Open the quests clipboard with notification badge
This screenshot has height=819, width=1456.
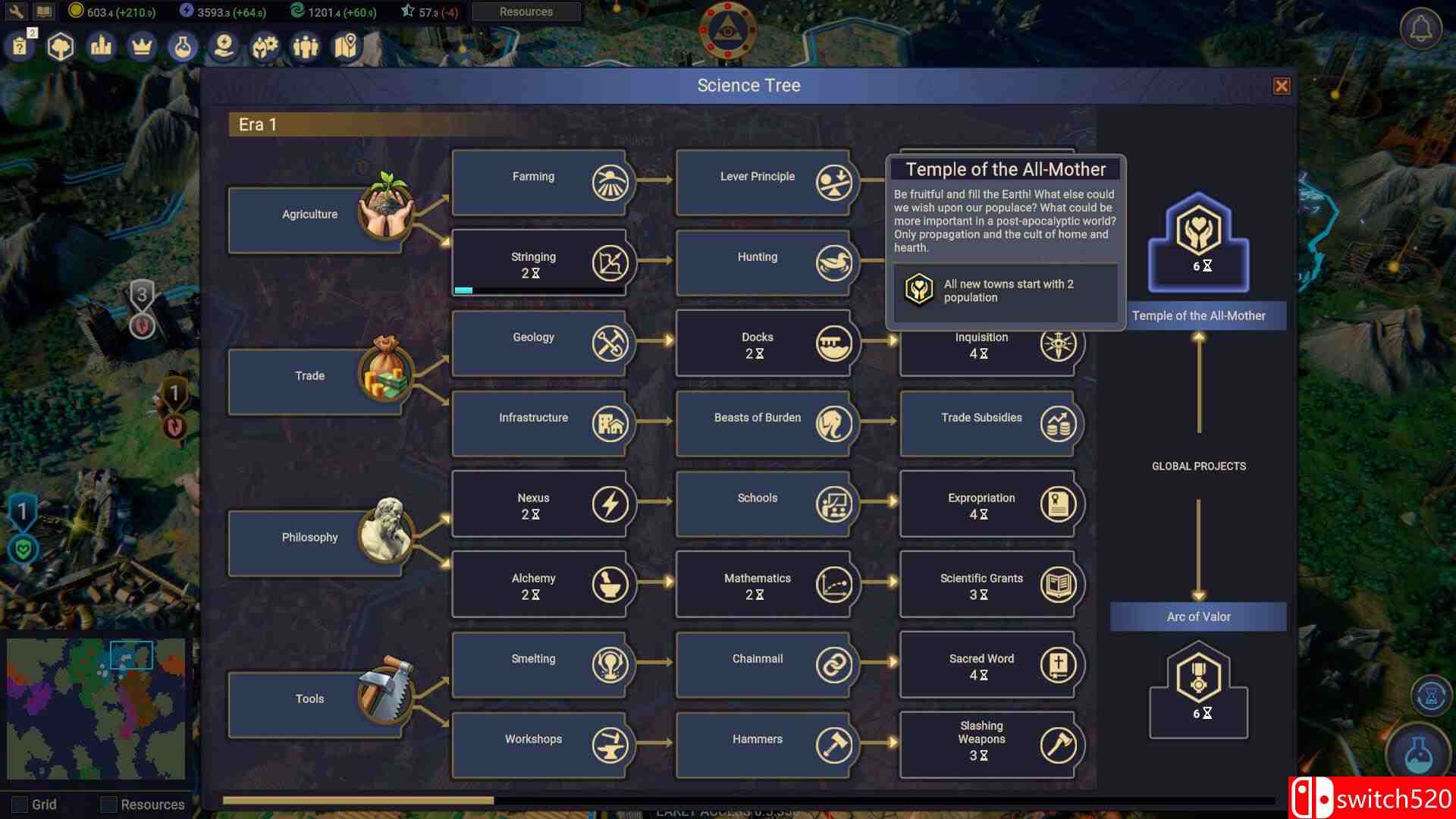tap(20, 46)
